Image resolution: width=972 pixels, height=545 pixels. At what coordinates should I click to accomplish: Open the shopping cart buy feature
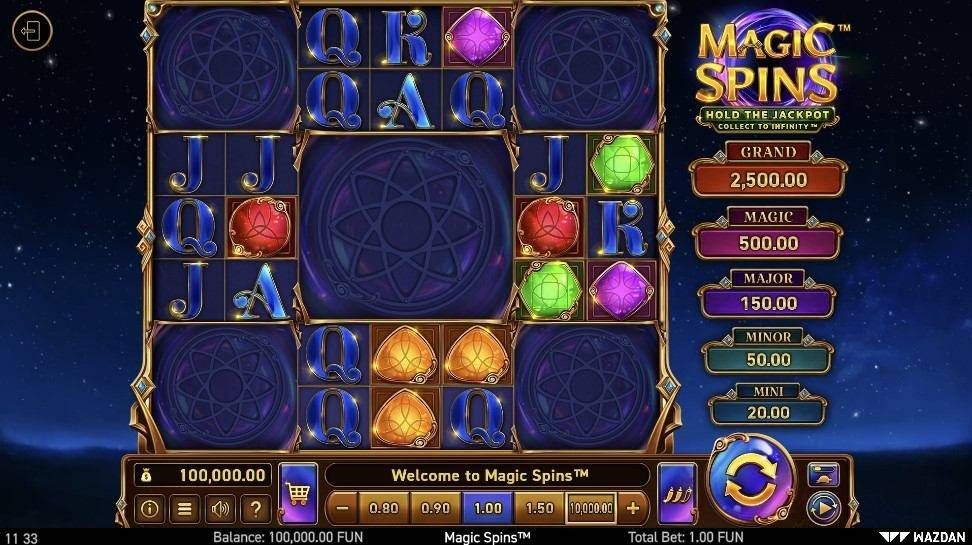pos(297,491)
